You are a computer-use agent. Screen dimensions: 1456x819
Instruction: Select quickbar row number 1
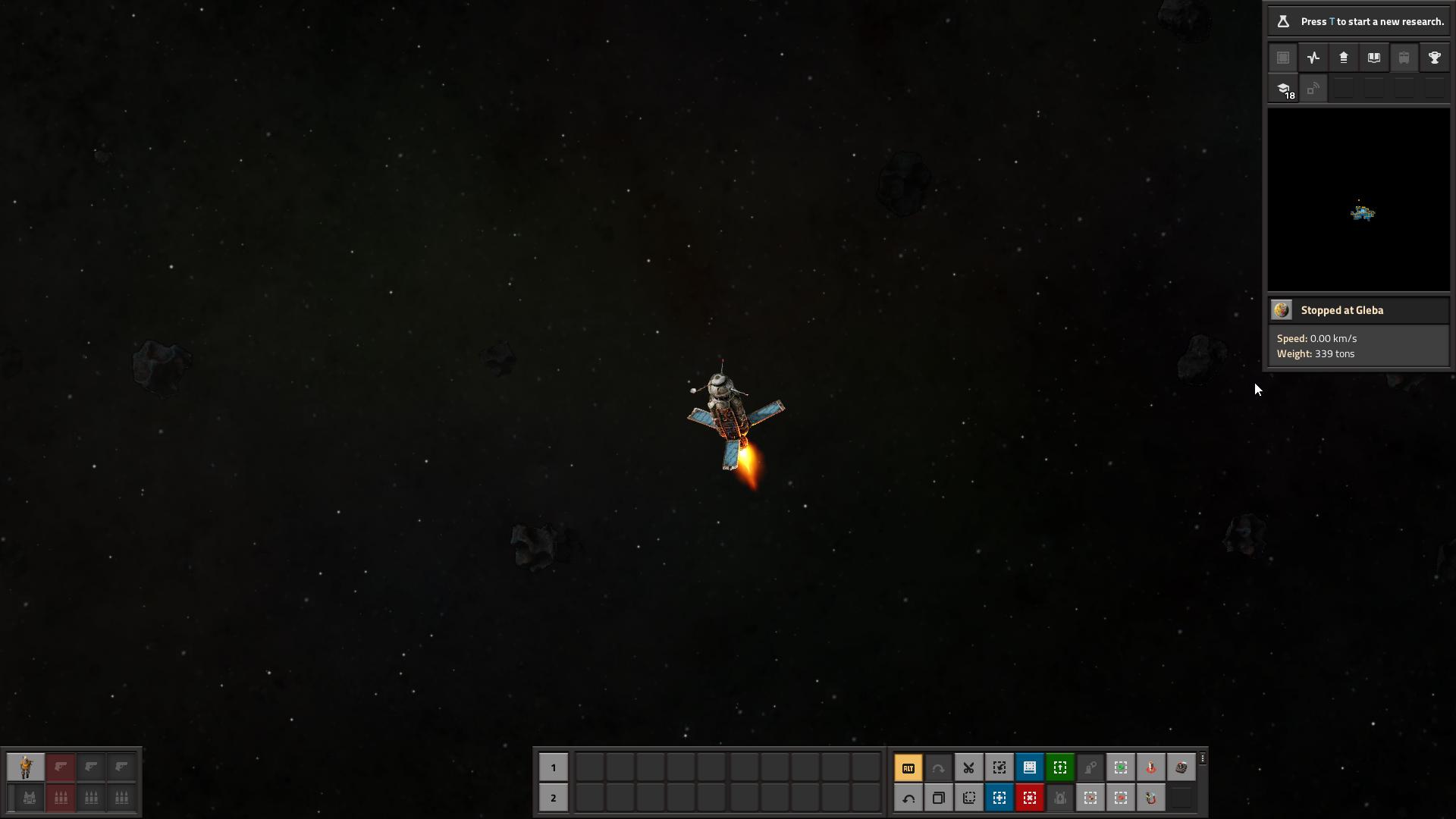pos(553,767)
